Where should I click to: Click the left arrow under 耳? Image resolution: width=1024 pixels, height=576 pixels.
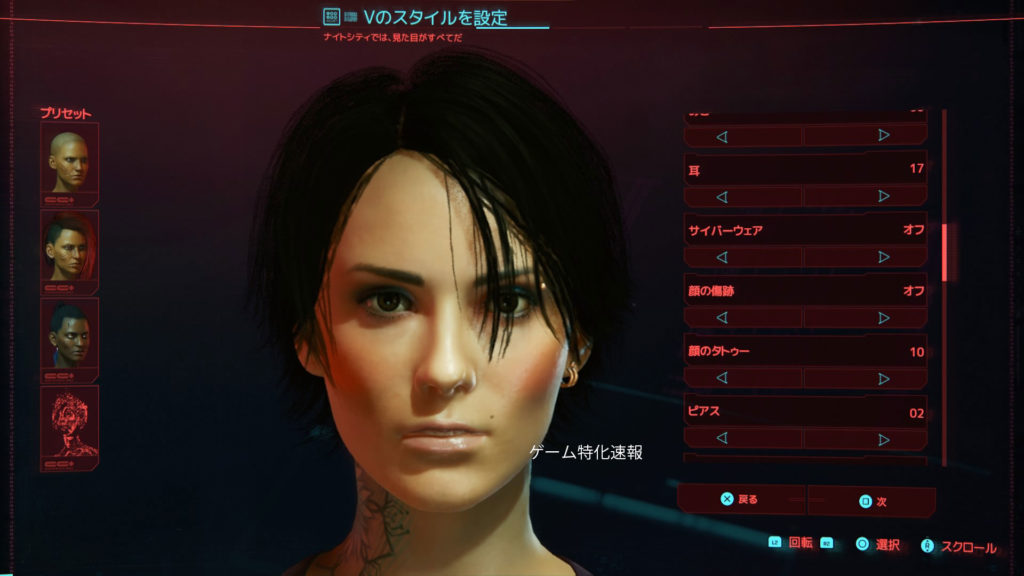721,196
